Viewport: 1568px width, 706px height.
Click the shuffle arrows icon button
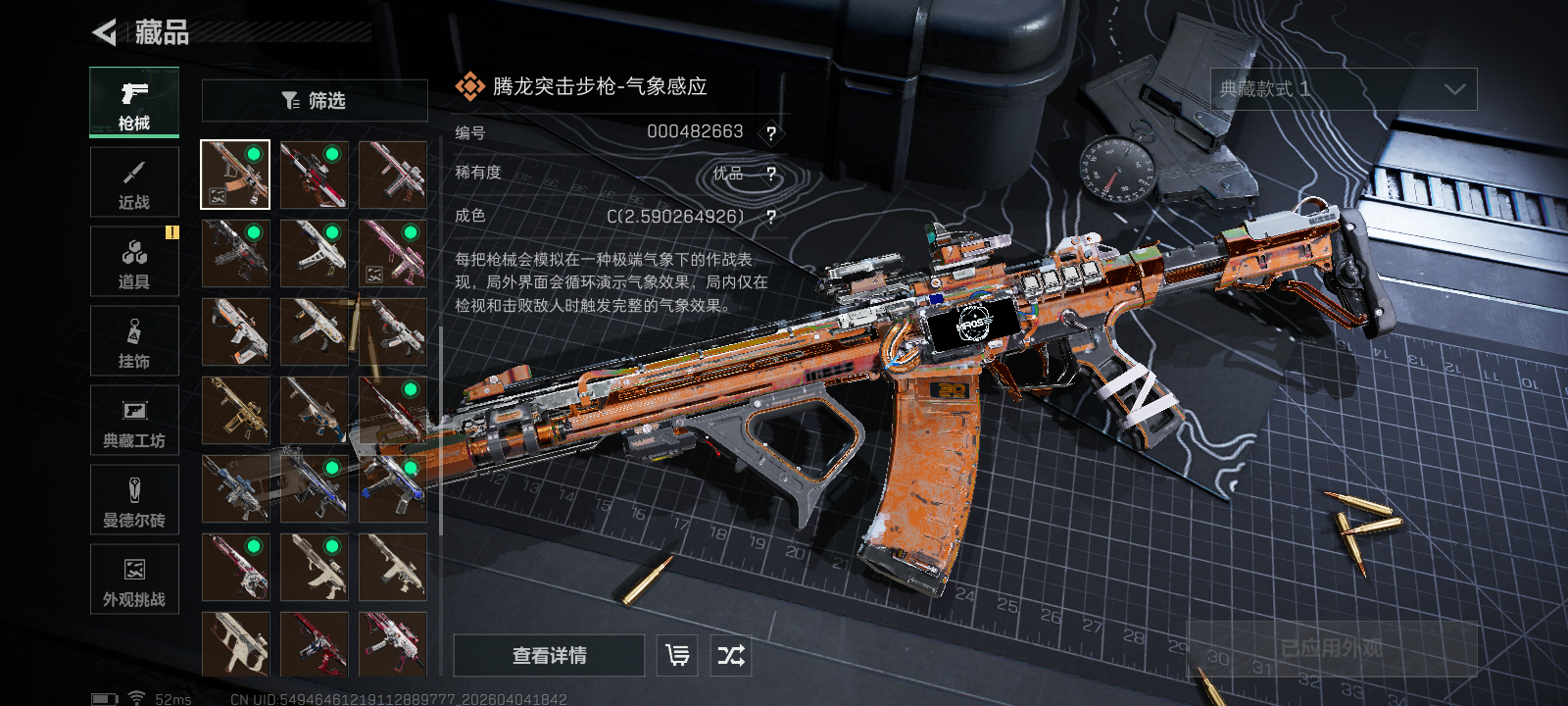731,655
